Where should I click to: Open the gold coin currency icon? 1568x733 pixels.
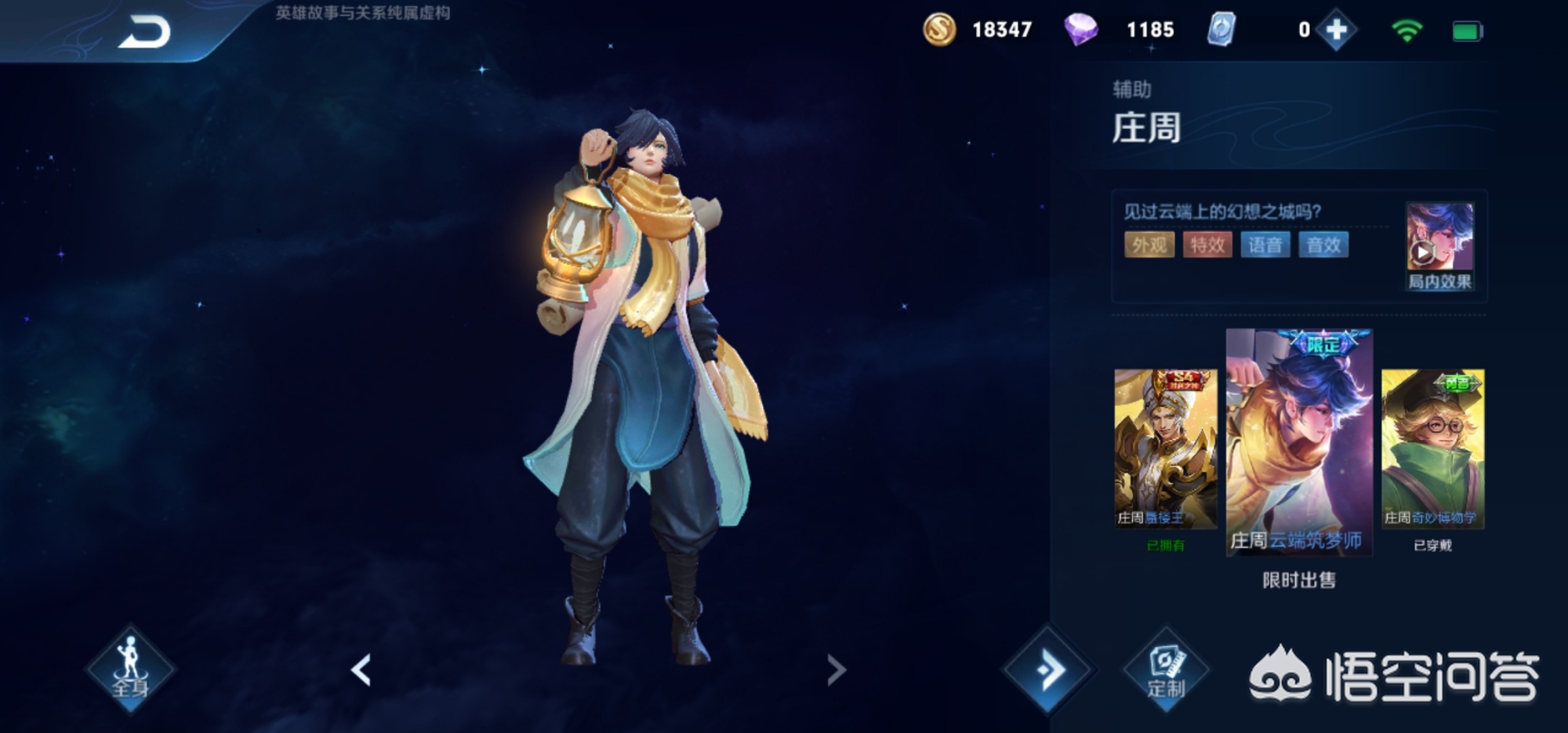point(938,31)
